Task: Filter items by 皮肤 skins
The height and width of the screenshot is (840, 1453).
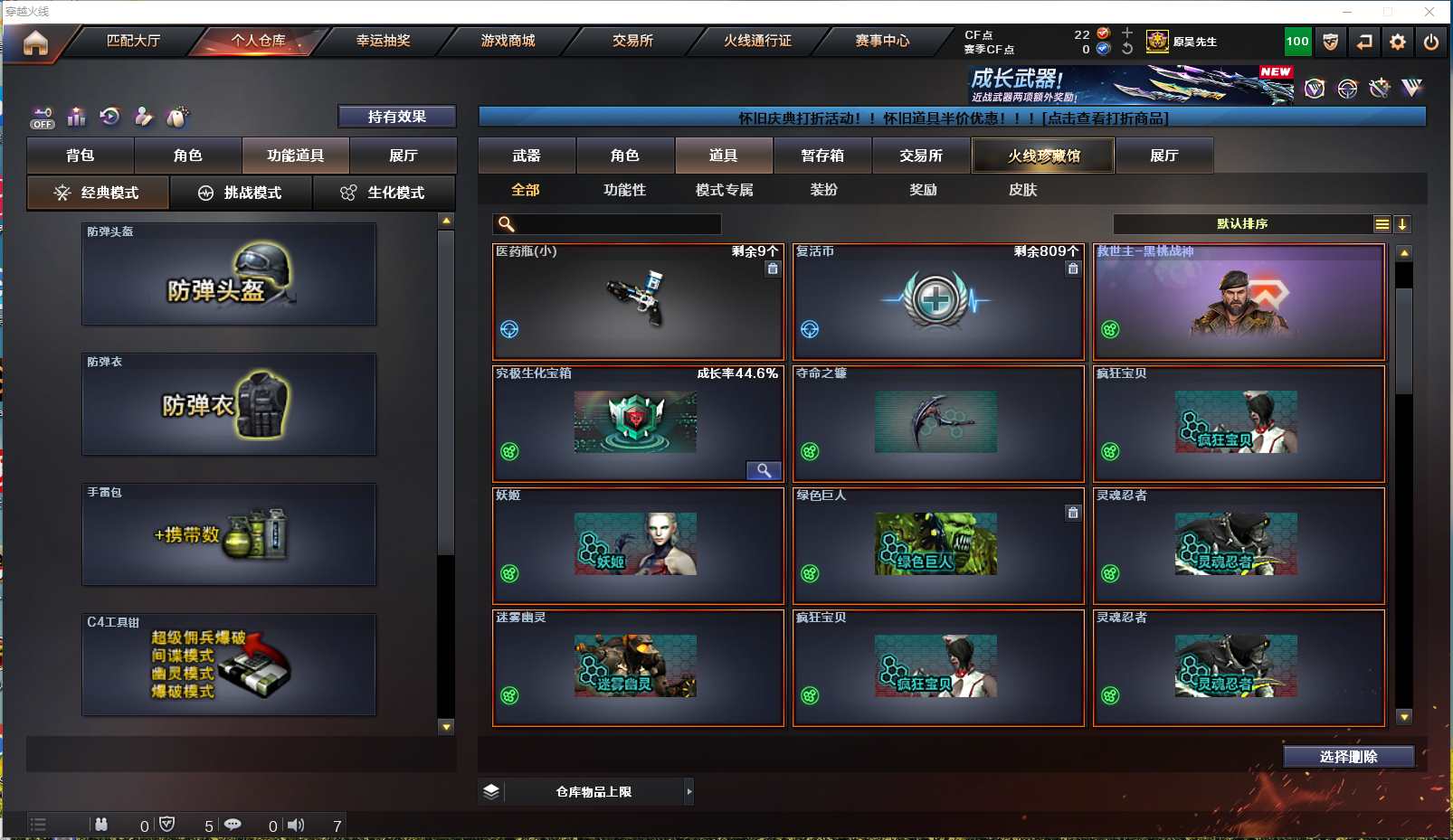Action: (x=1022, y=190)
